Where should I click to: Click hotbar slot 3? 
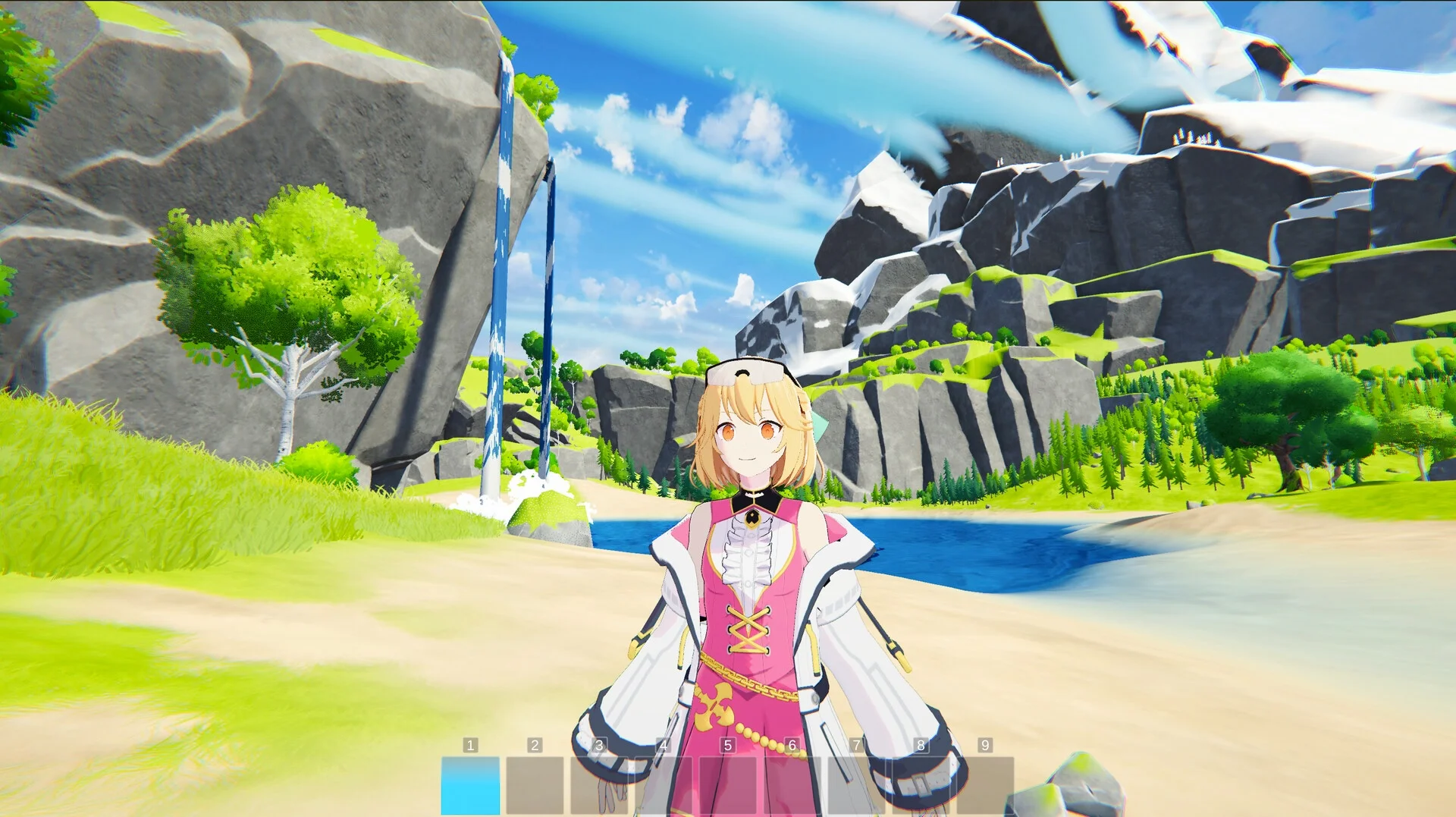598,785
